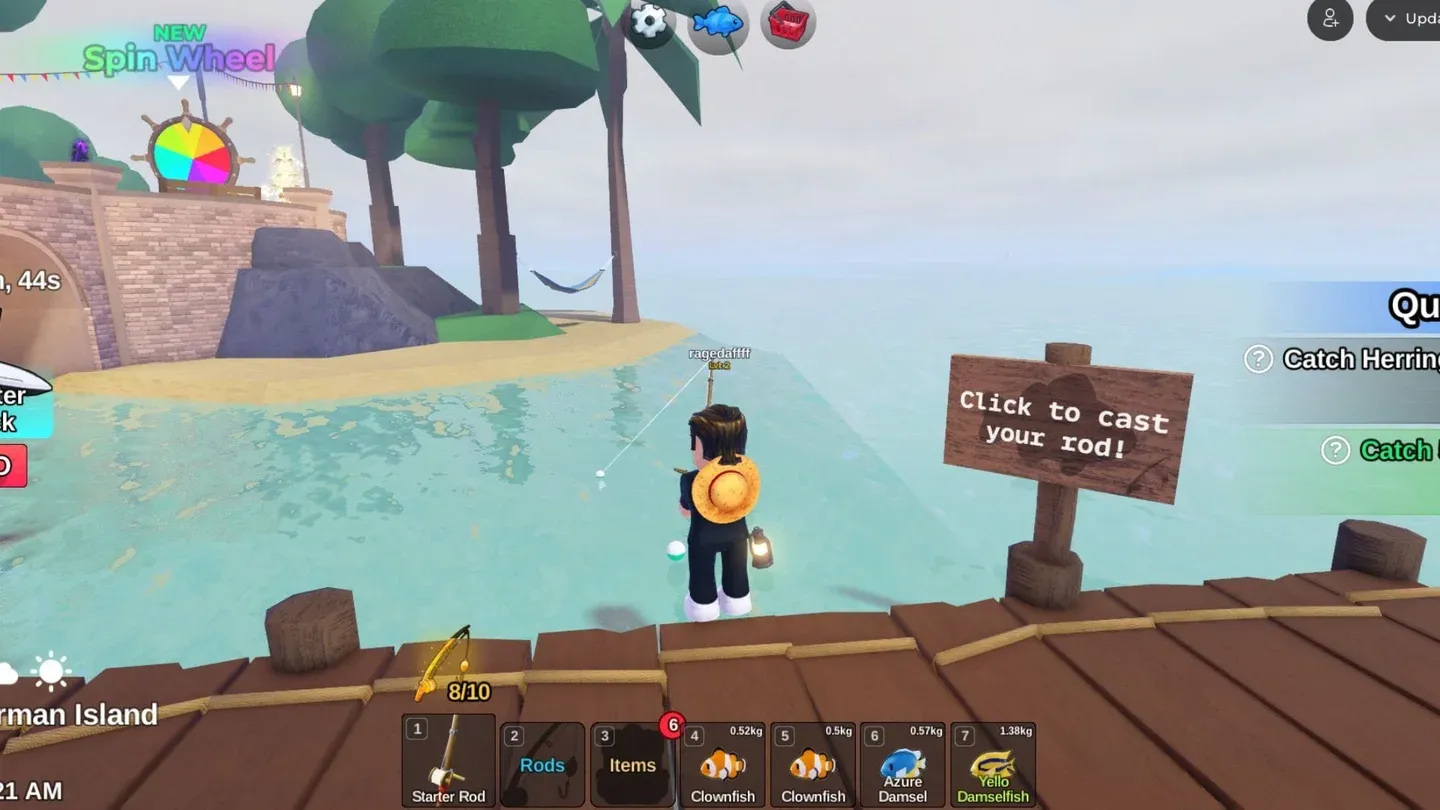Click the Spin Wheel banner arrow
Image resolution: width=1440 pixels, height=810 pixels.
(180, 82)
